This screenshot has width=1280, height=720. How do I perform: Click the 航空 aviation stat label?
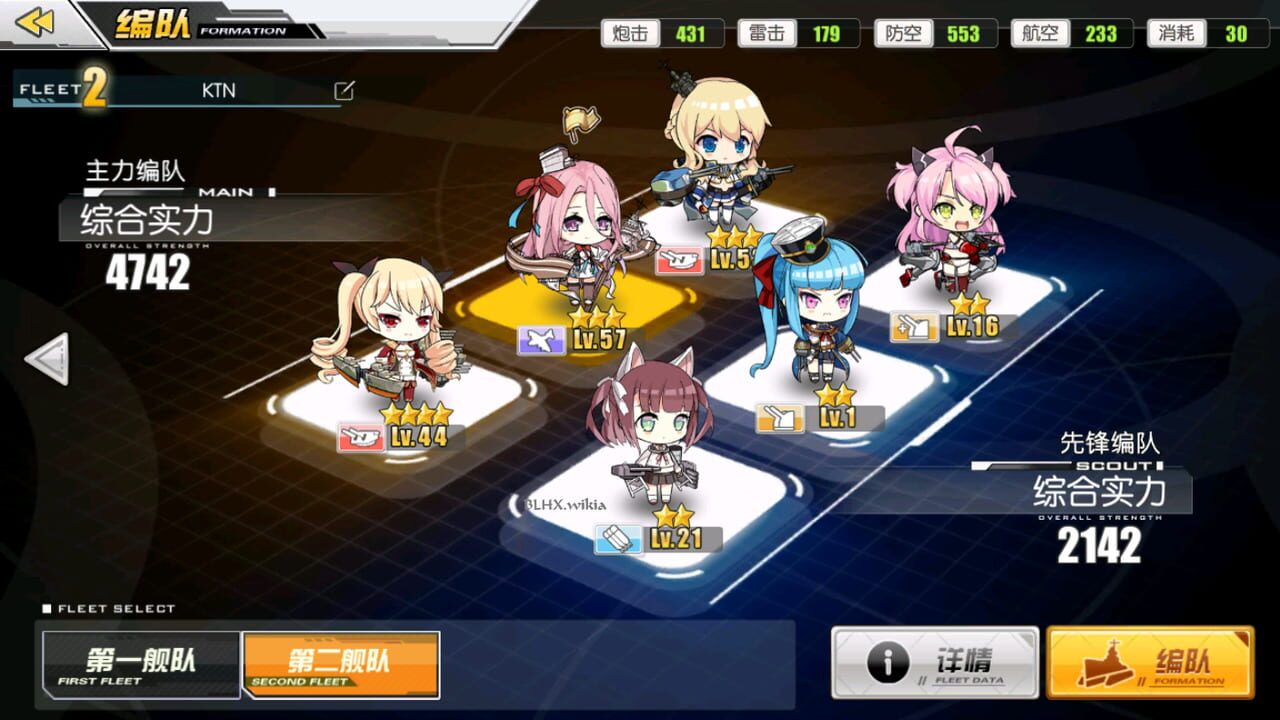[1040, 33]
